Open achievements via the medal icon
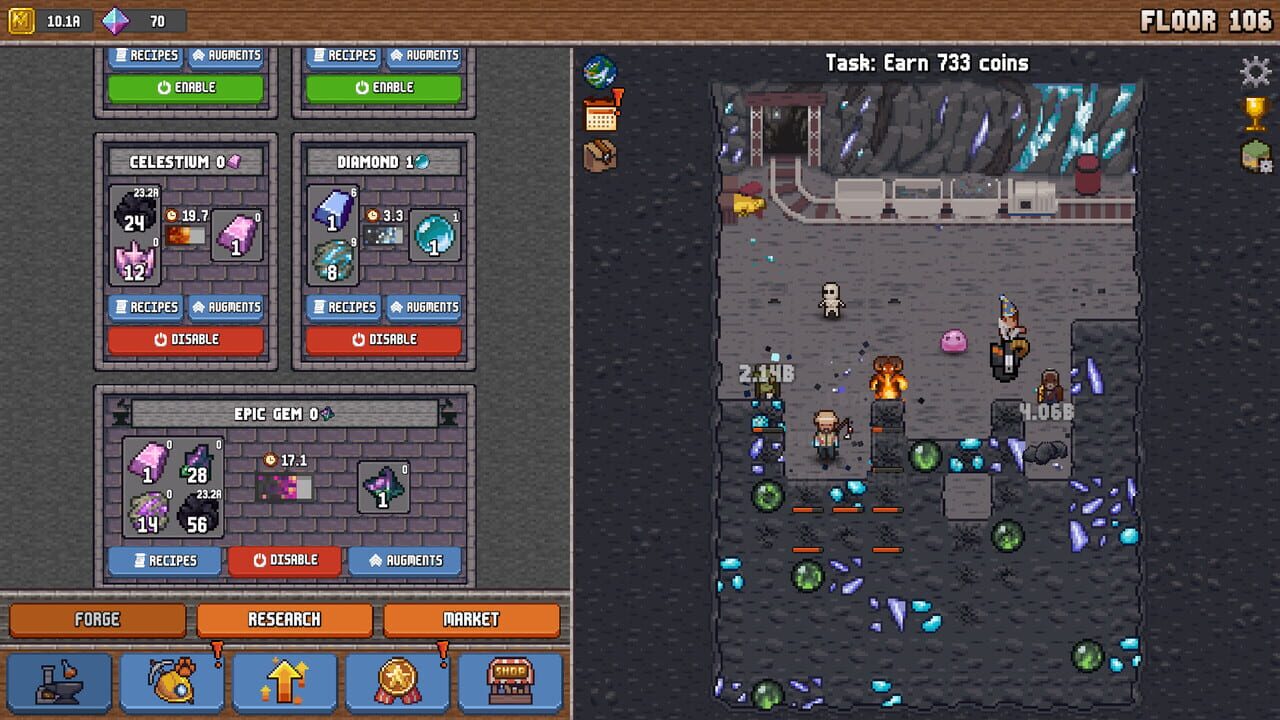 (396, 682)
